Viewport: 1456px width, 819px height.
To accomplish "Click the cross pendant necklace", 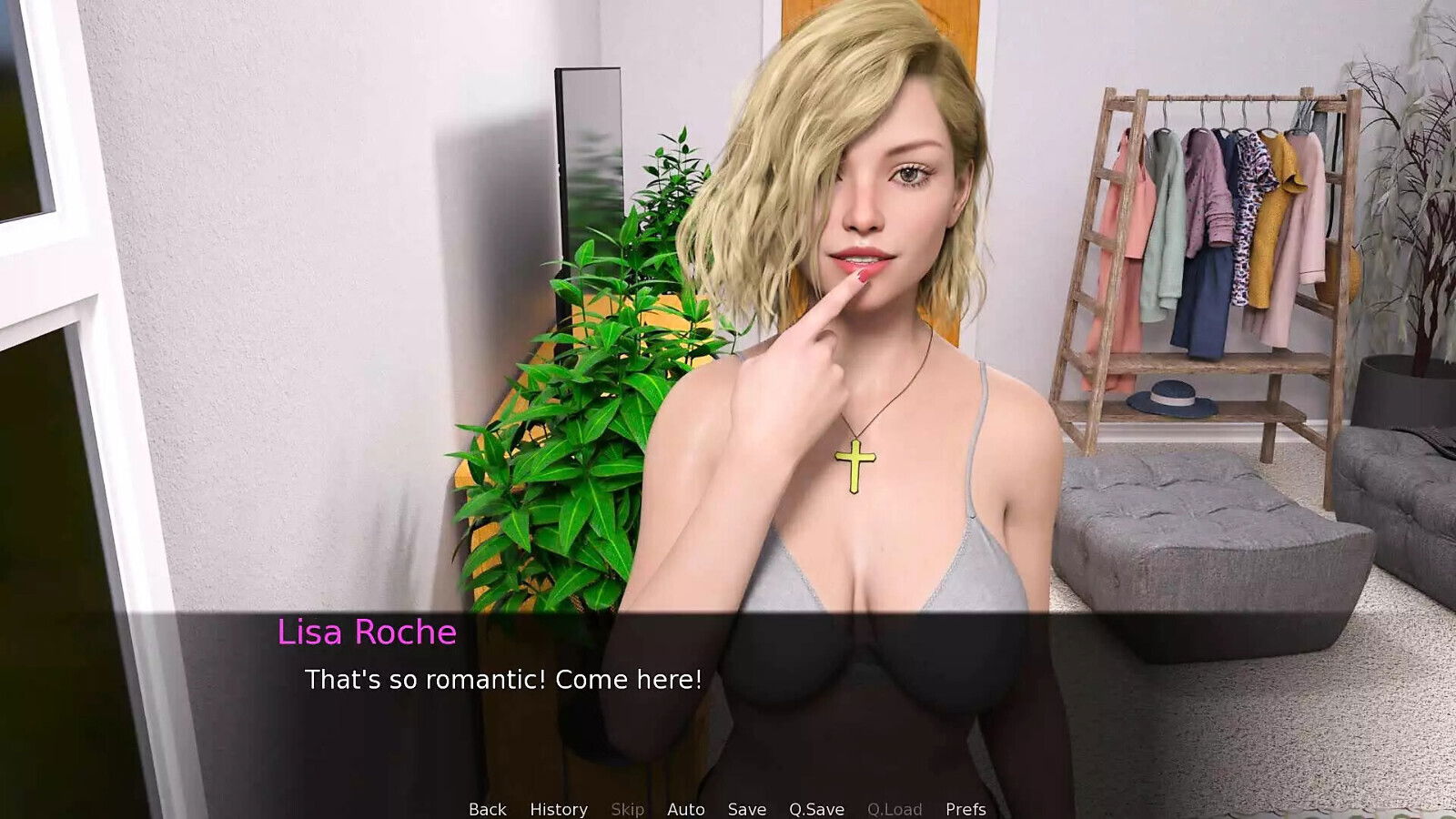I will (856, 464).
